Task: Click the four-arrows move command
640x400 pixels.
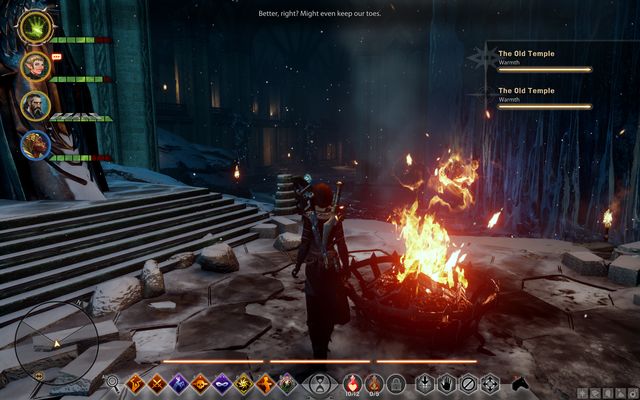Action: [490, 382]
